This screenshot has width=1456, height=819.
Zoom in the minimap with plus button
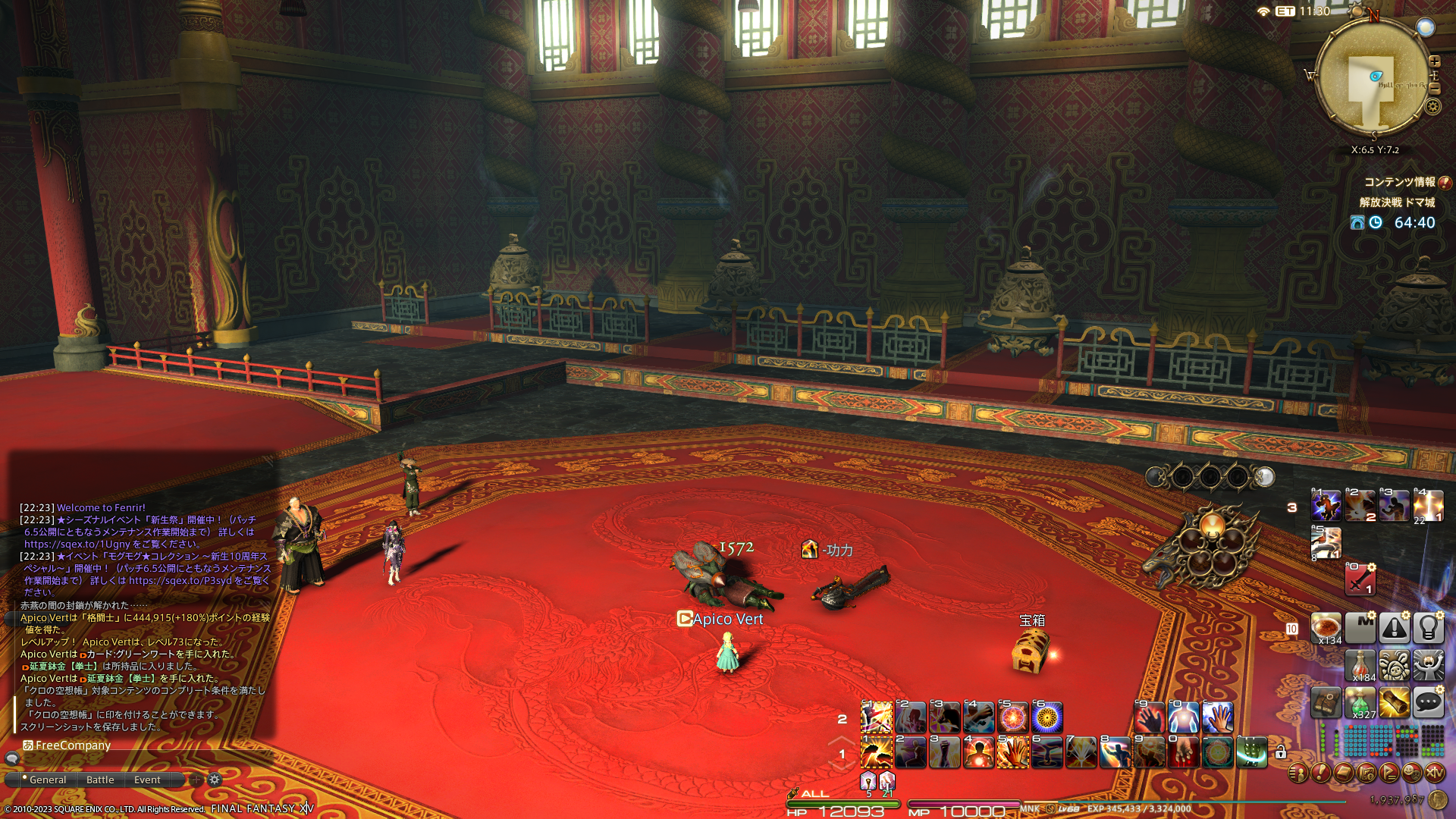(1435, 61)
